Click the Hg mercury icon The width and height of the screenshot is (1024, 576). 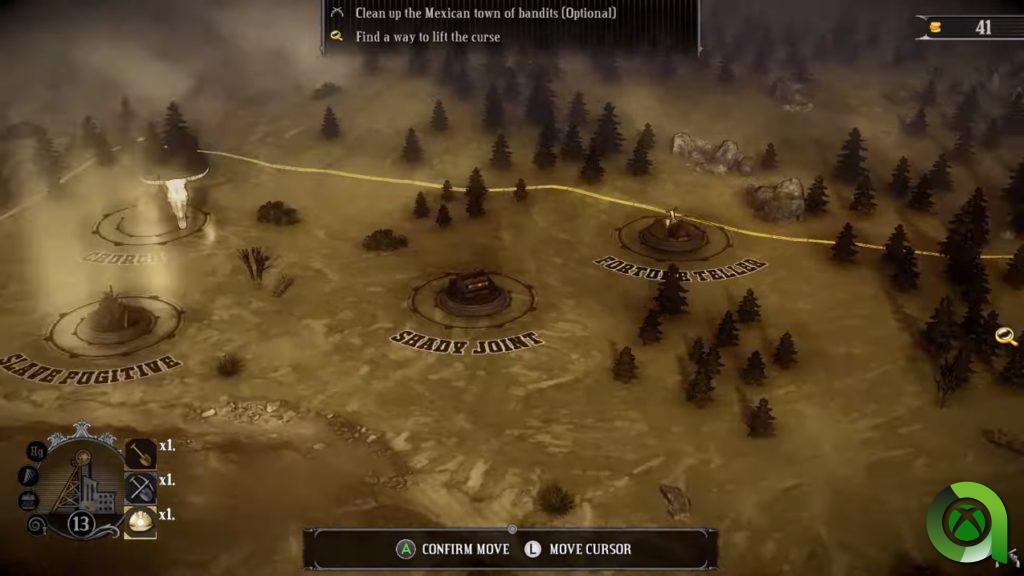click(x=37, y=451)
